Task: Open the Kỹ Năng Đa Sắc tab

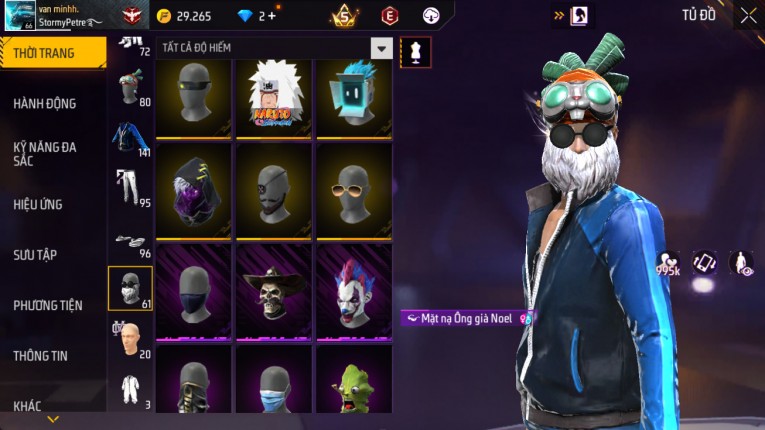Action: click(x=45, y=153)
